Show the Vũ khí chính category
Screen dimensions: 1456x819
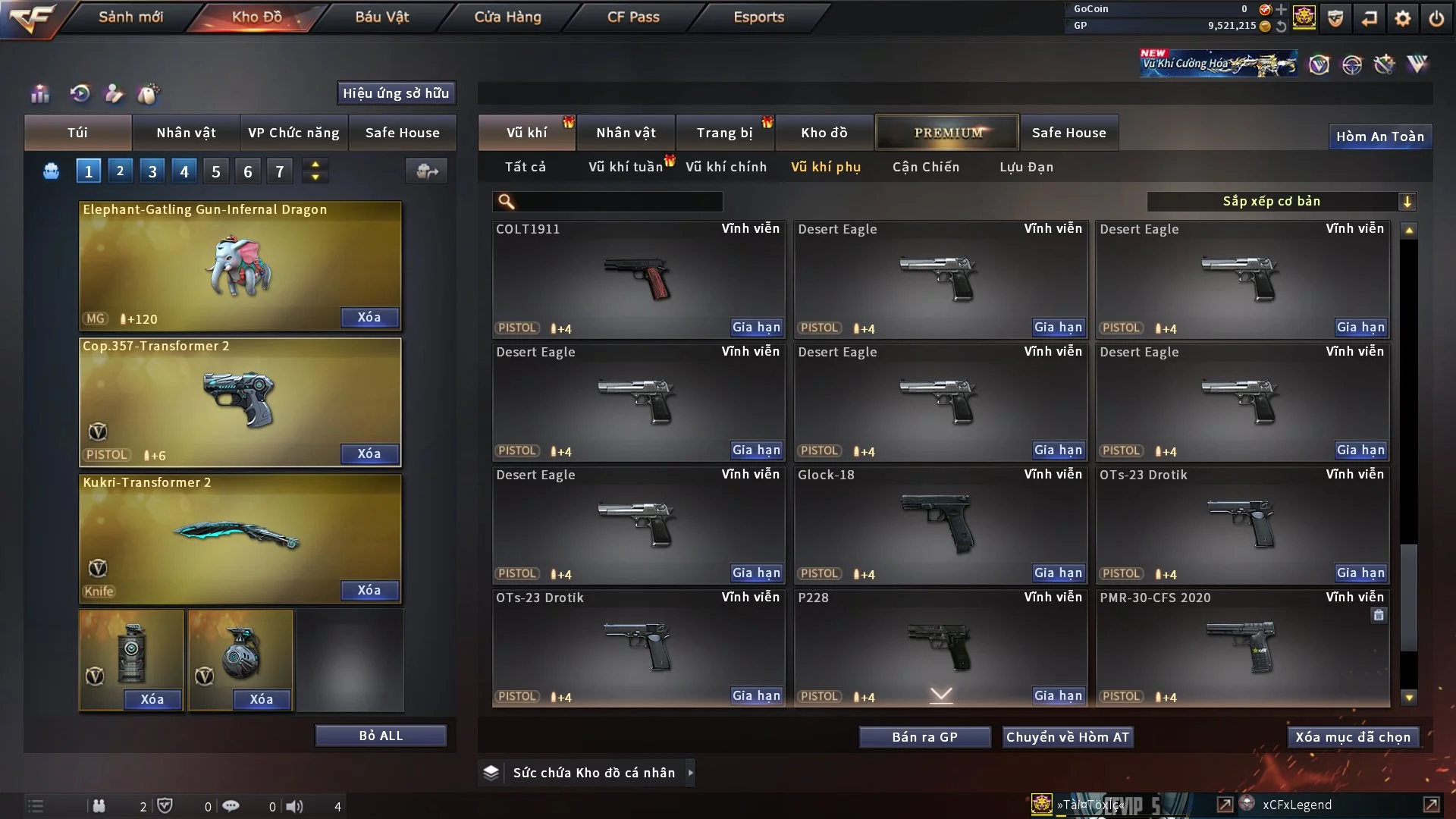(726, 167)
